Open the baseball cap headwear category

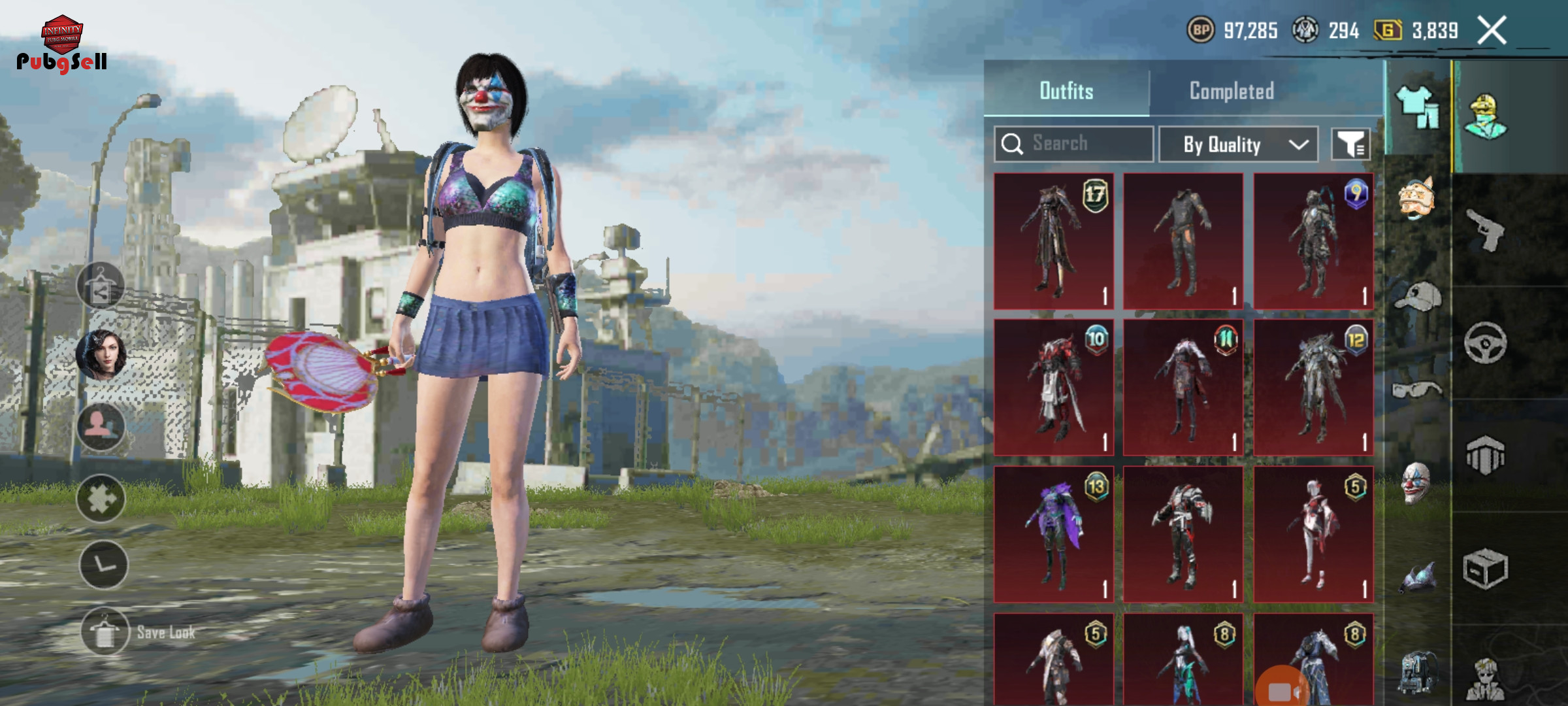point(1417,296)
